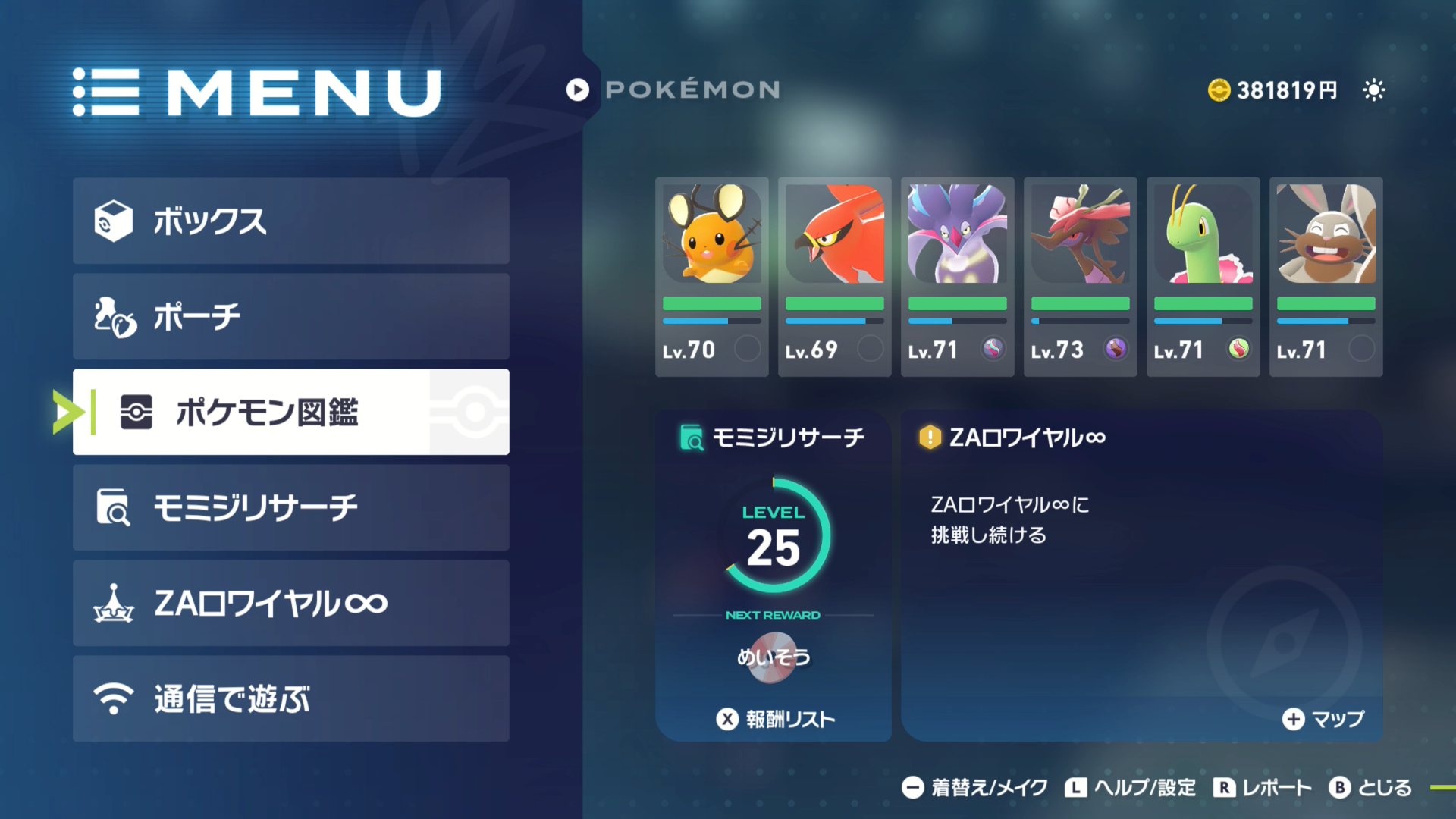Screen dimensions: 1456x819
Task: Open the モミジリサーチ level panel
Action: click(x=773, y=546)
